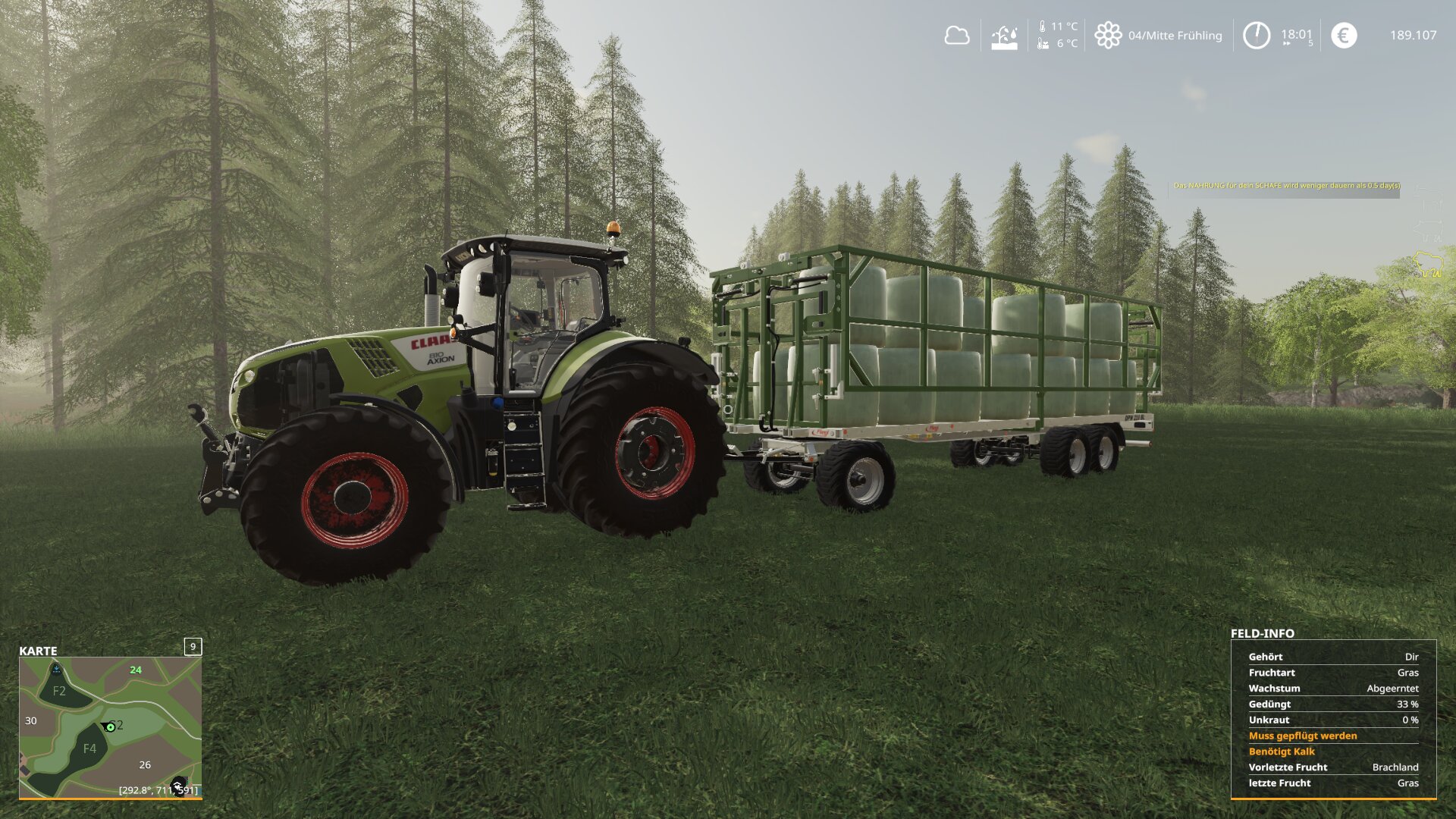
Task: Click the F2 area on the minimap
Action: [x=59, y=691]
